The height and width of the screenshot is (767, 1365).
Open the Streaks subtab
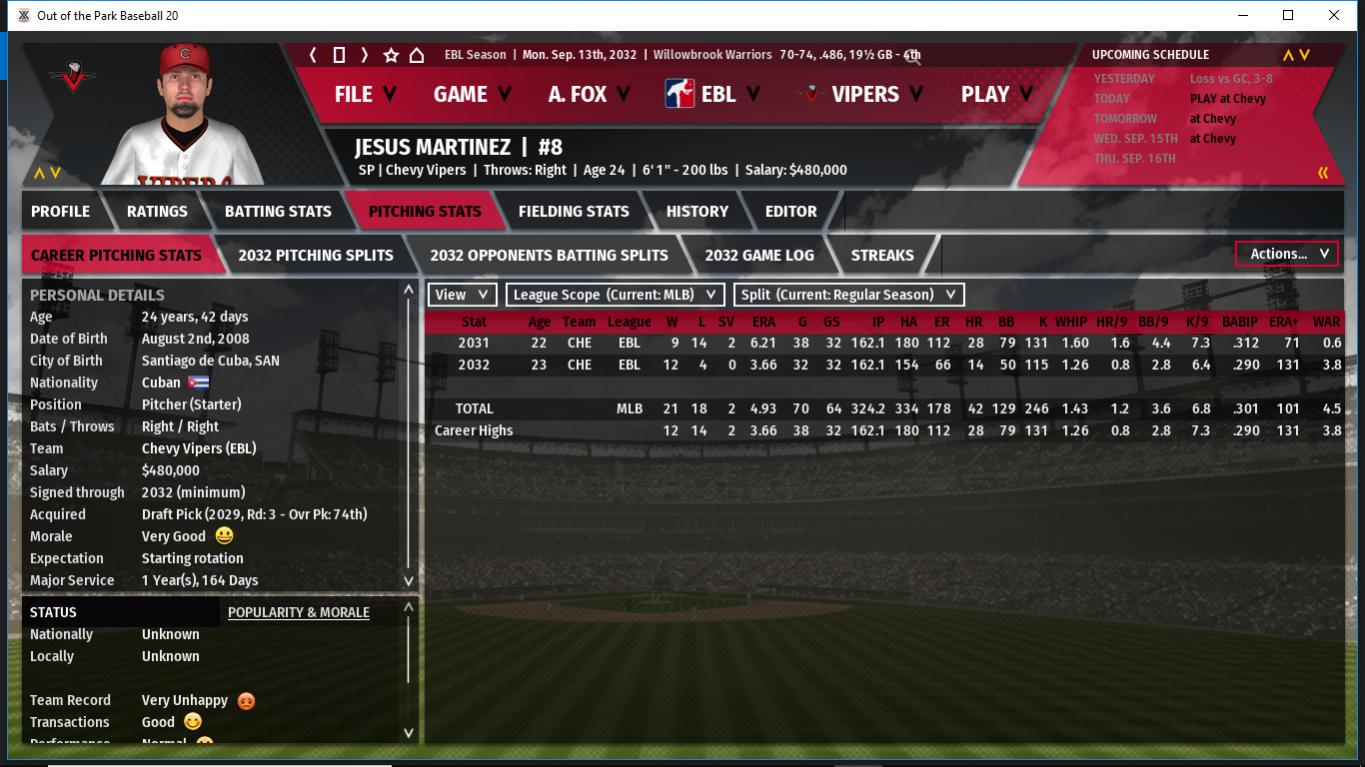pyautogui.click(x=881, y=255)
